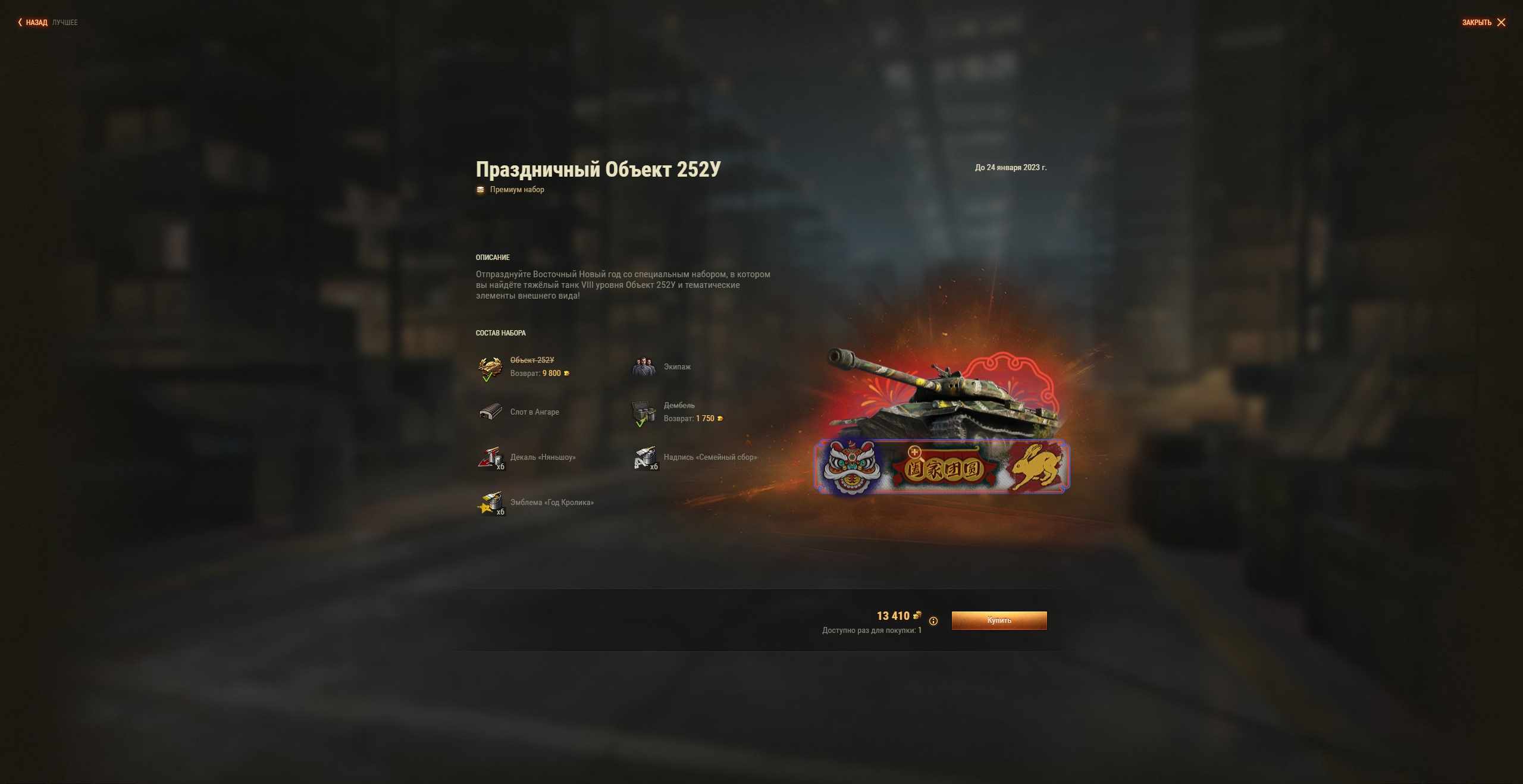Buy the bundle with Купить button
This screenshot has width=1523, height=784.
click(999, 620)
